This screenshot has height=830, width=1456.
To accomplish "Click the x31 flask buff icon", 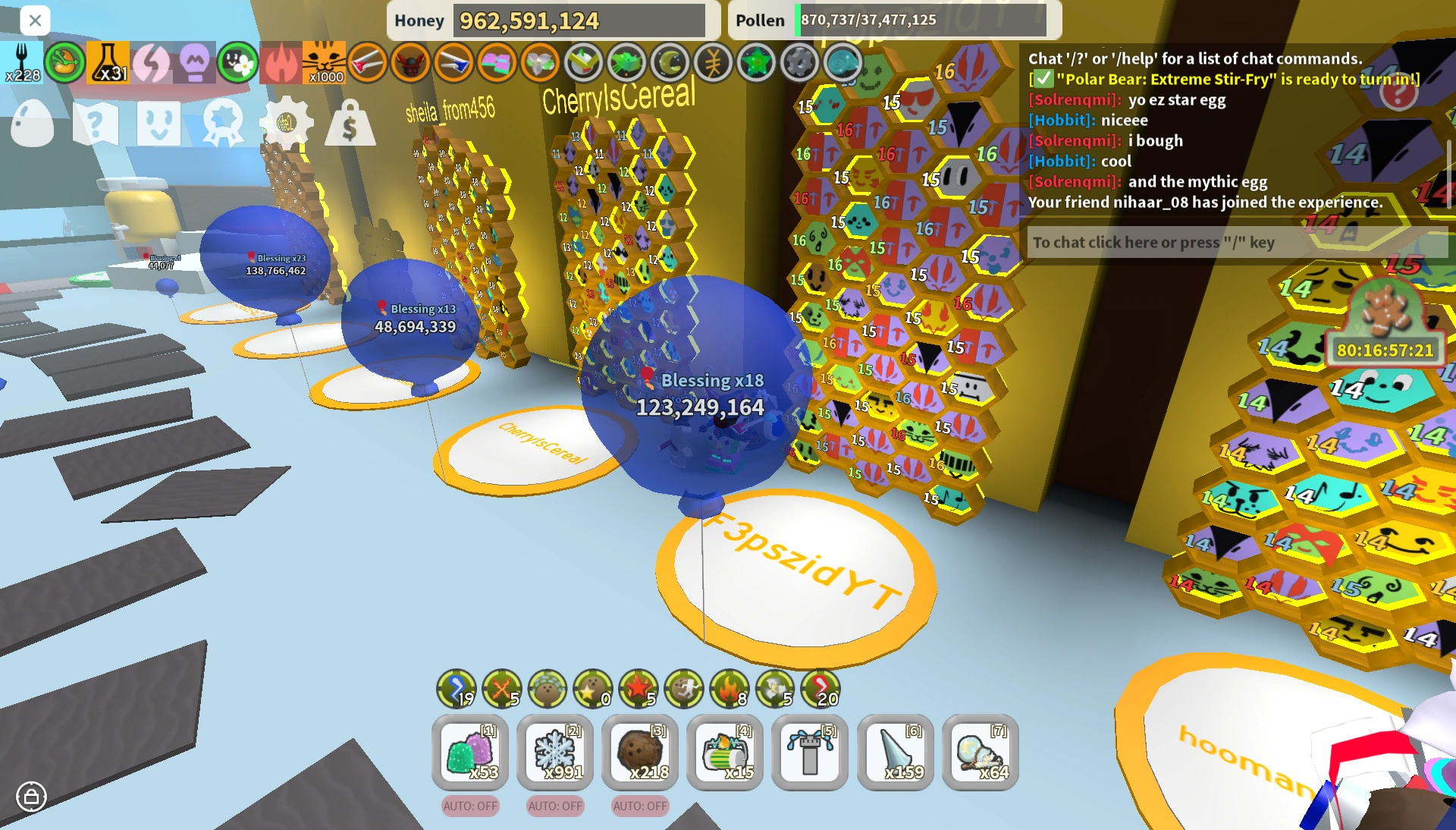I will point(107,62).
